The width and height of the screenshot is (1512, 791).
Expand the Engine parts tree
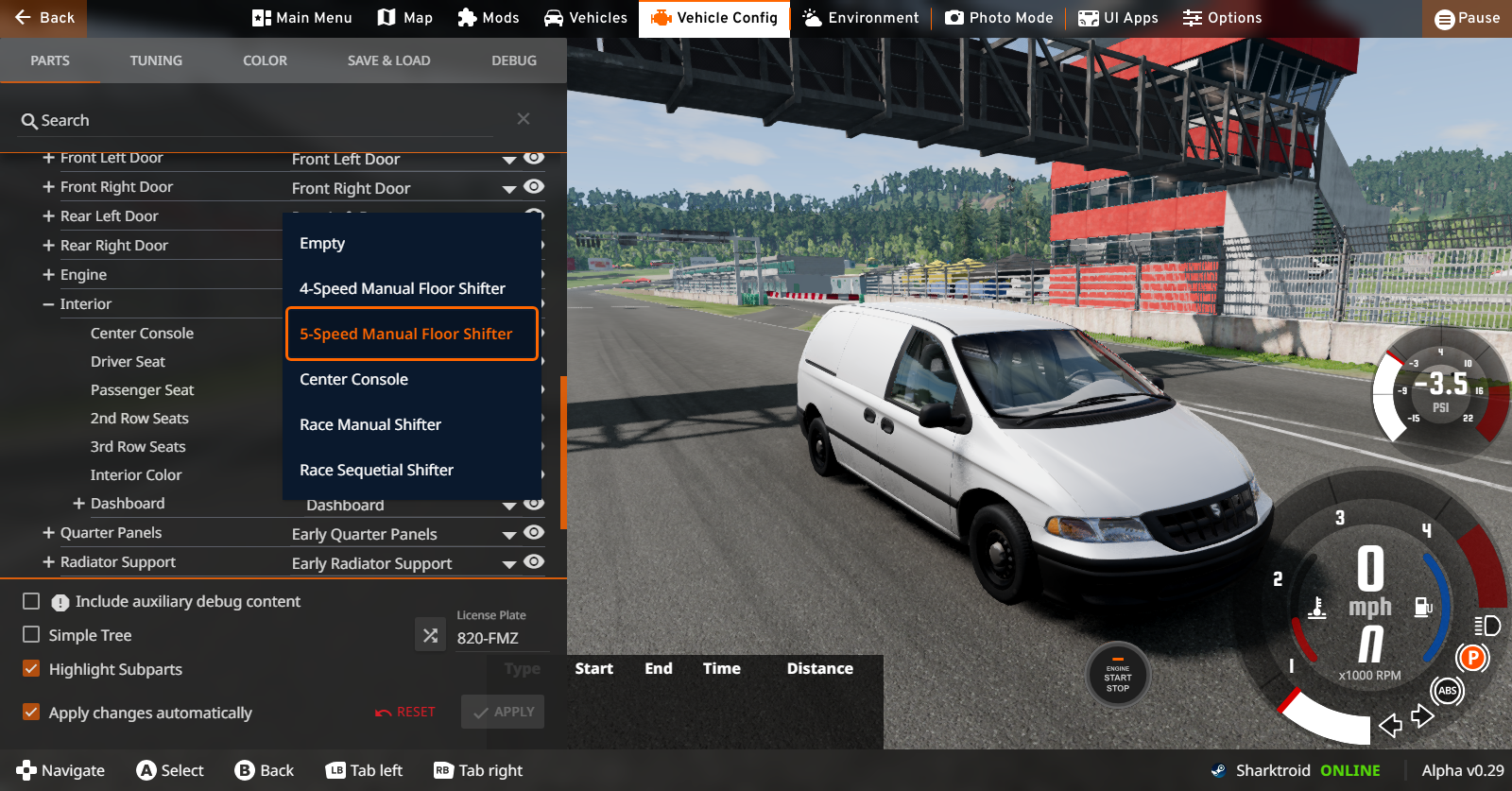pyautogui.click(x=48, y=275)
